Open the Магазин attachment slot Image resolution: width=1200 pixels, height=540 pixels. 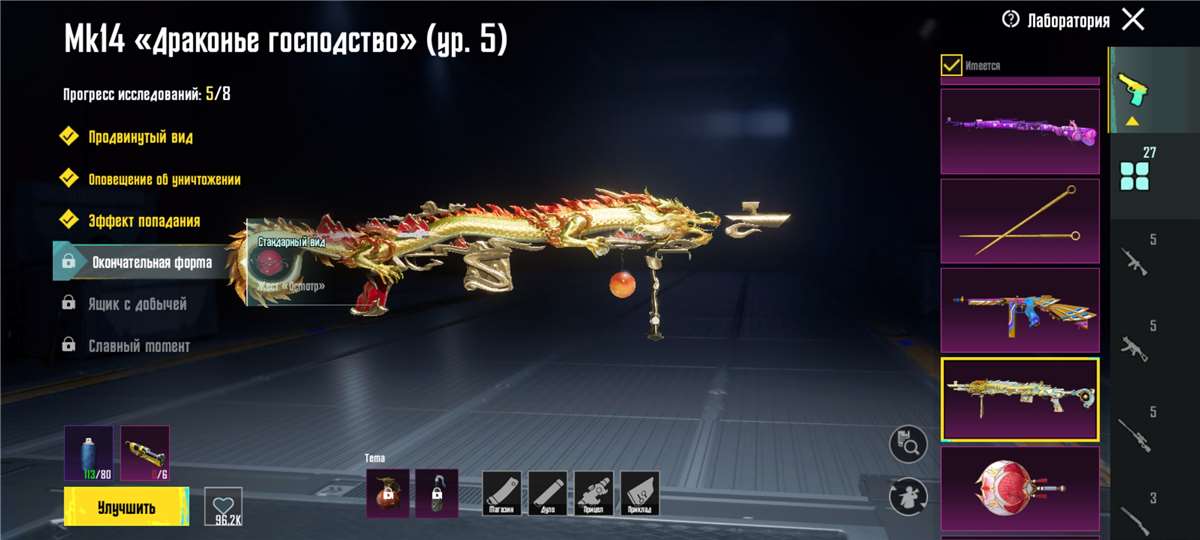point(502,493)
